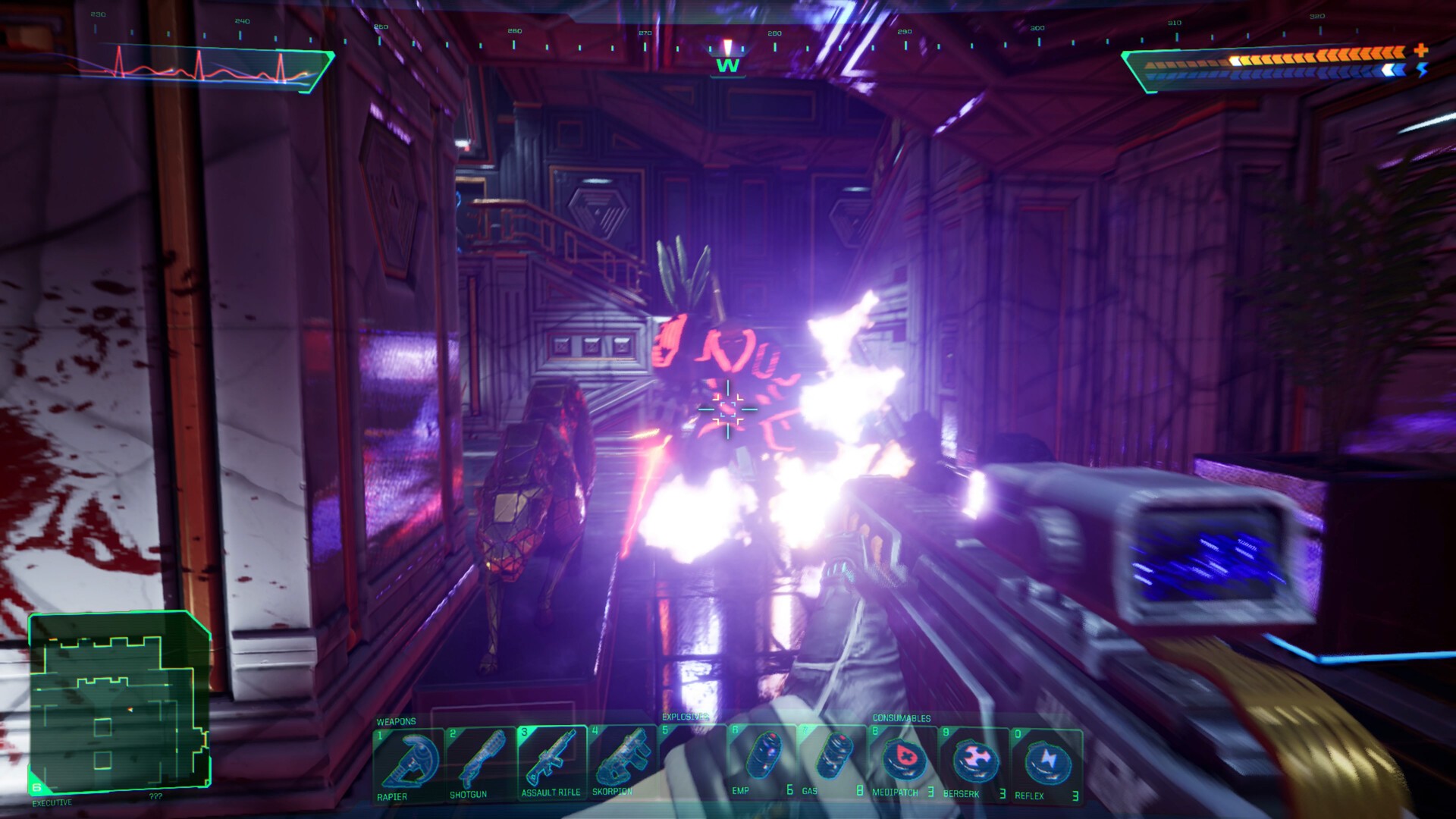Select the Assault Rifle icon

(x=551, y=758)
